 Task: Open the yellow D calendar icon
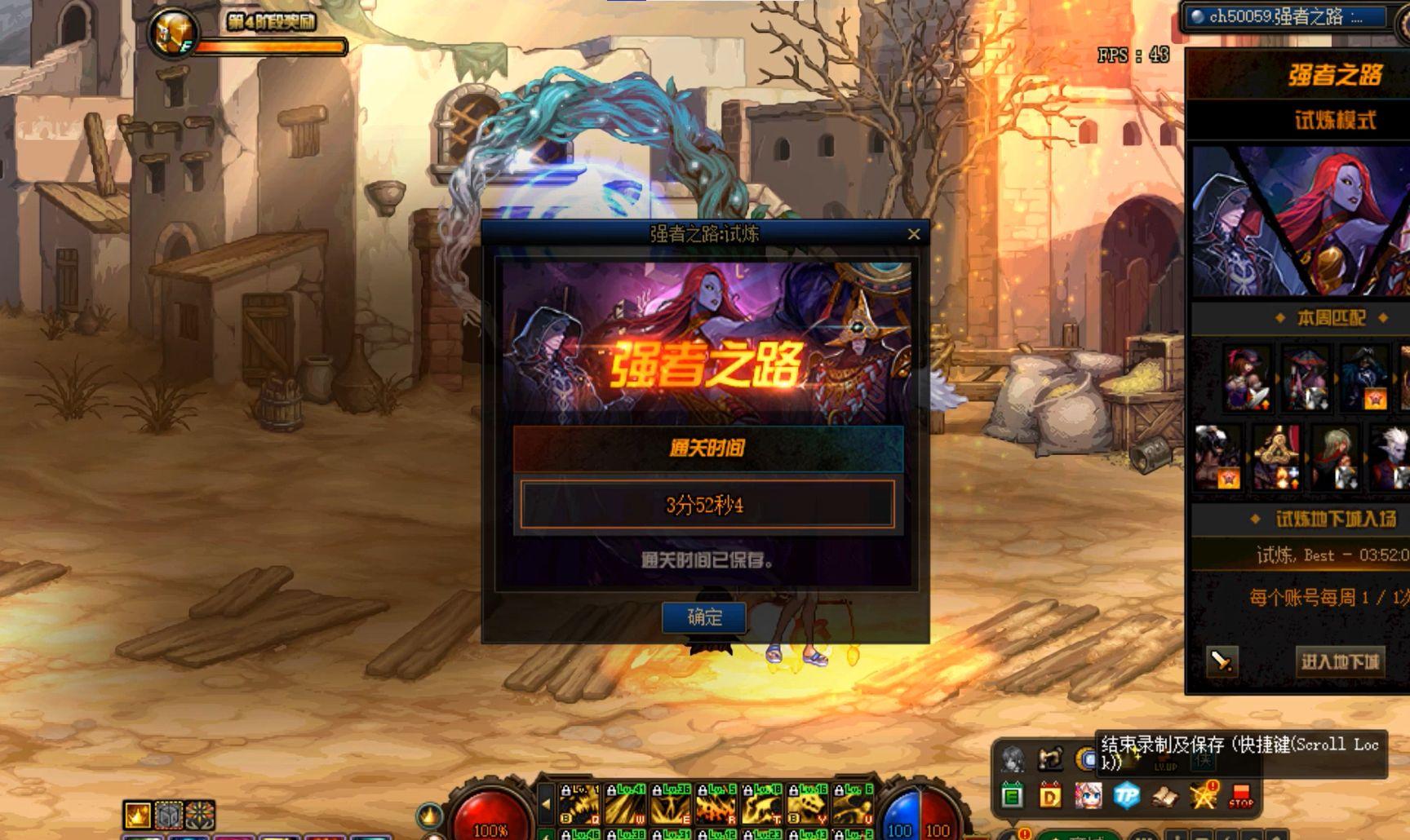(1049, 795)
